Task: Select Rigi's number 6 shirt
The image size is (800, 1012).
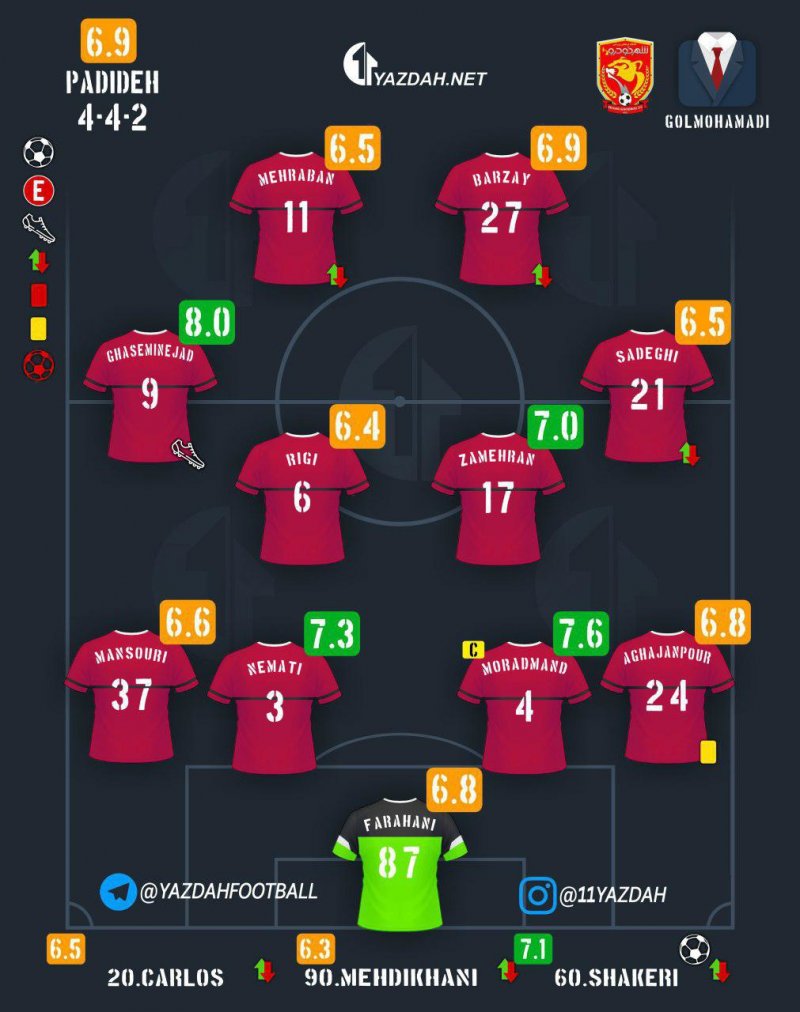Action: tap(302, 497)
